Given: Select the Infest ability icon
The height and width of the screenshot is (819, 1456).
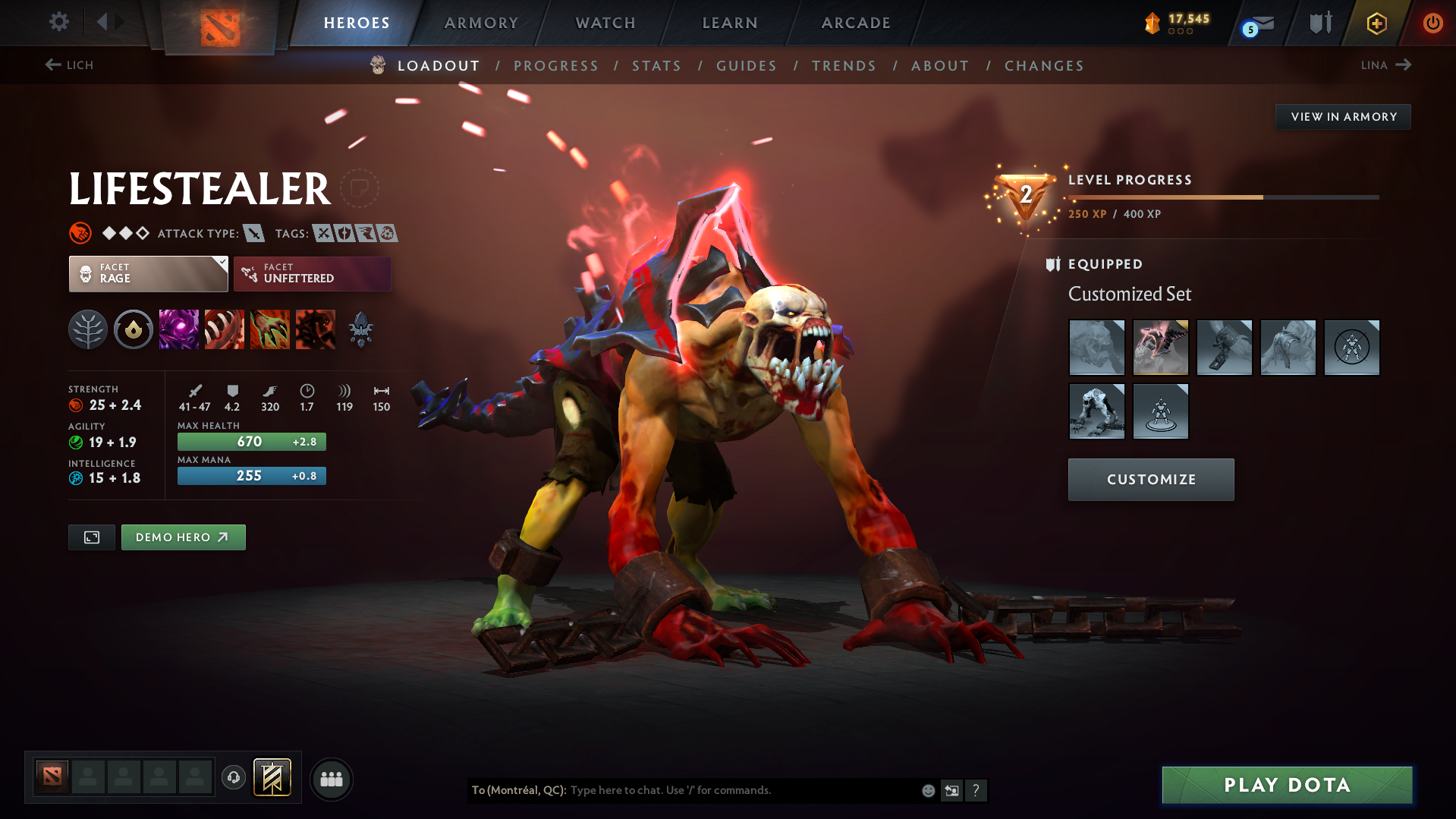Looking at the screenshot, I should coord(315,329).
